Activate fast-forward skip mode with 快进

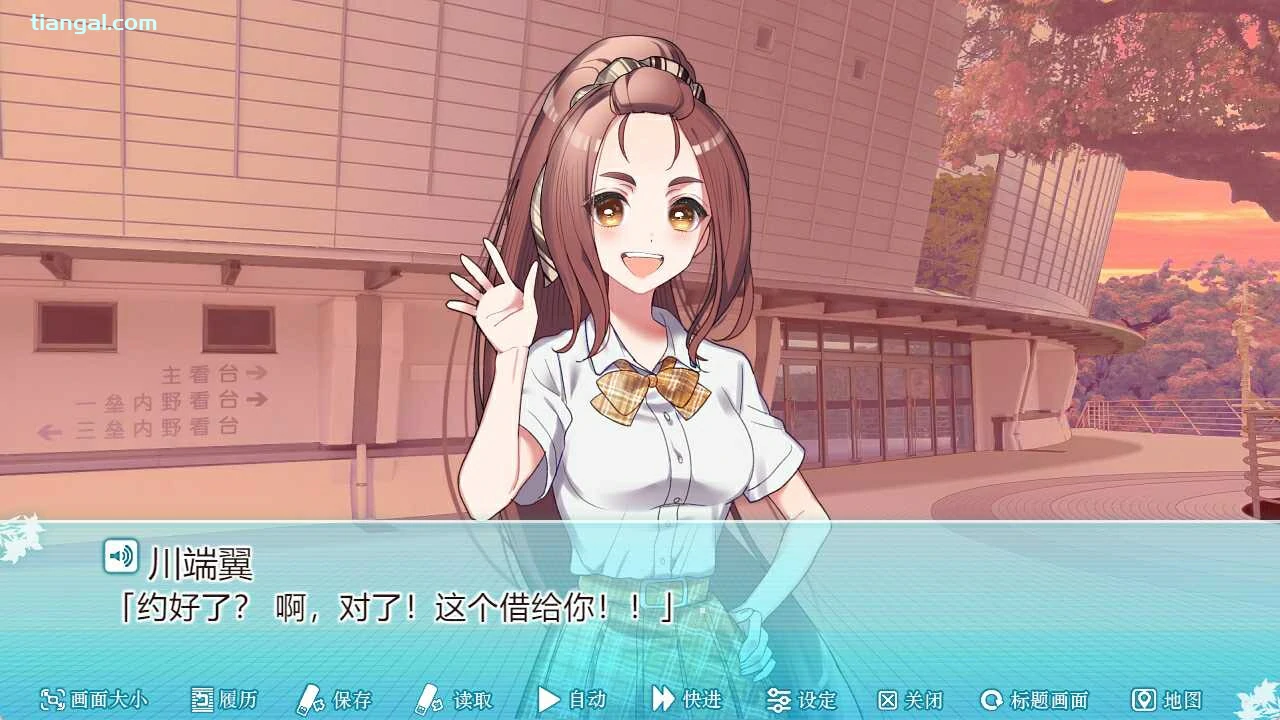coord(681,700)
